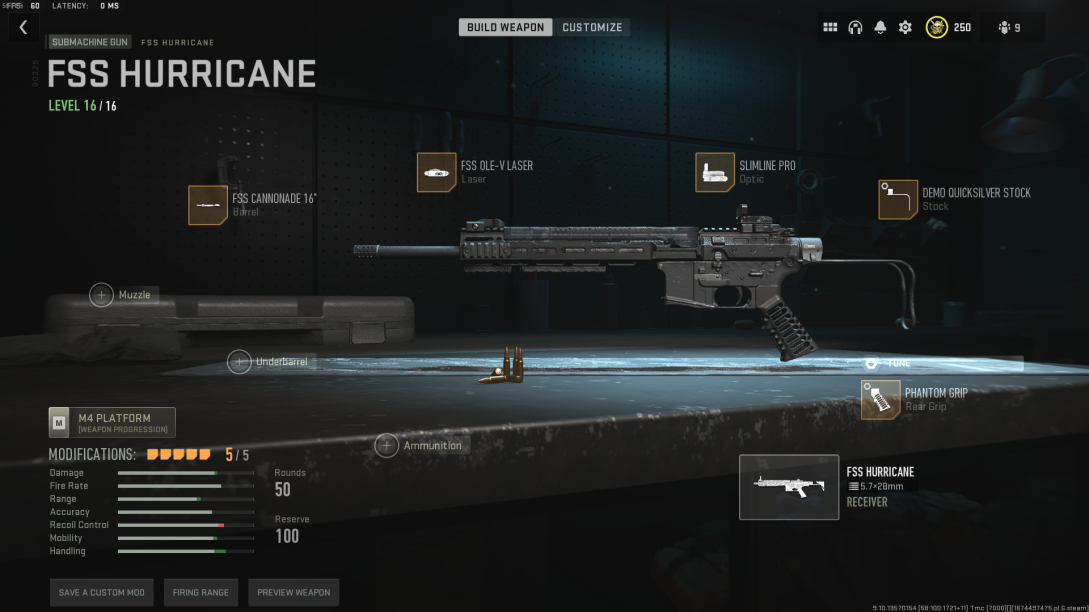Viewport: 1089px width, 612px height.
Task: Select the FSS Cannonade 16" barrel slot
Action: [208, 204]
